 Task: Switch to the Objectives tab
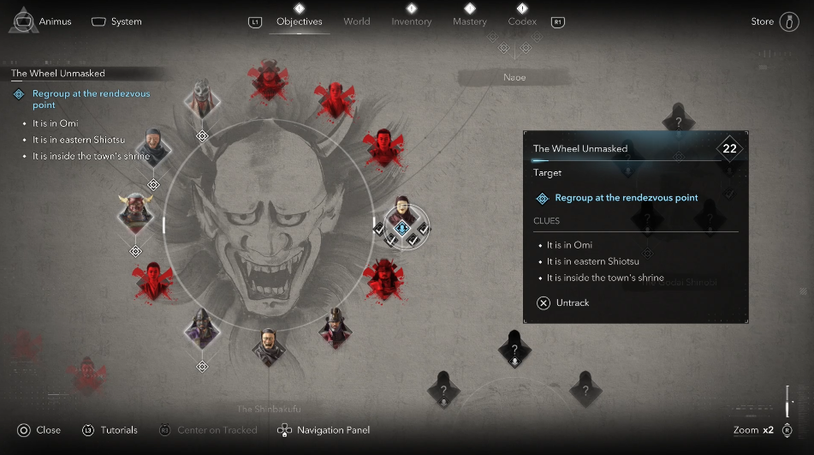click(x=299, y=21)
